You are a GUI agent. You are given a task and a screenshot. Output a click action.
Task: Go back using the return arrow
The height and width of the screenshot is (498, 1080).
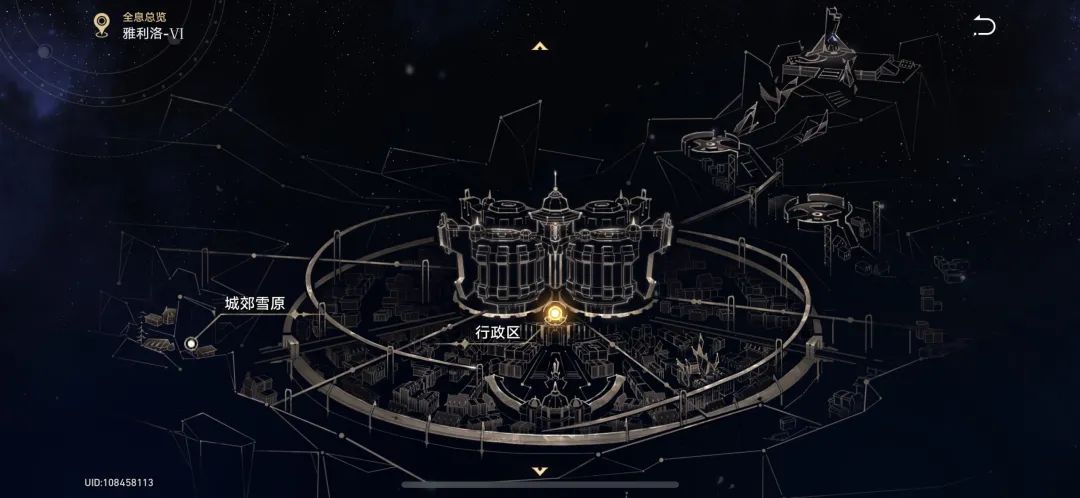tap(984, 27)
